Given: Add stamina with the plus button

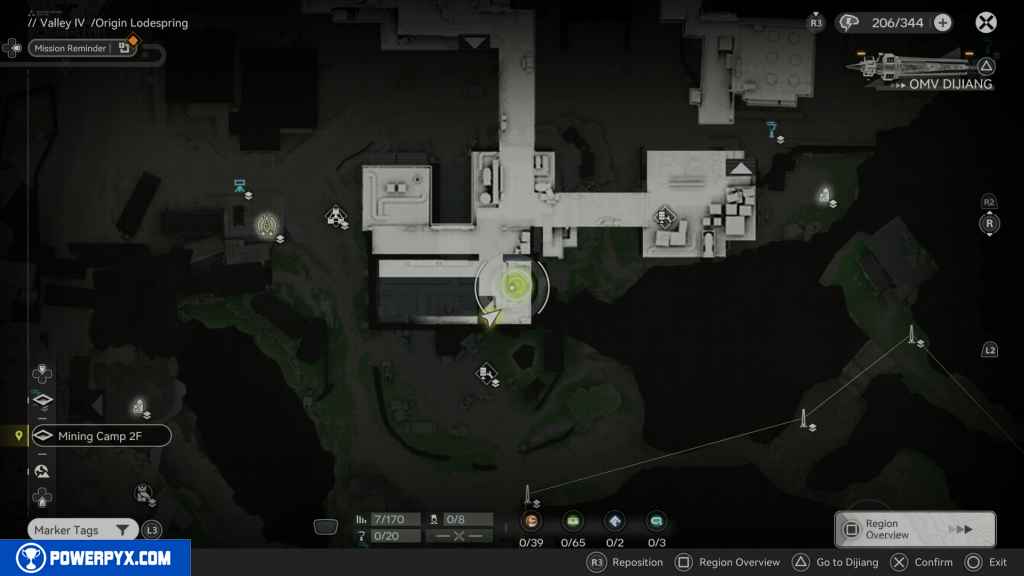Looking at the screenshot, I should [x=942, y=22].
